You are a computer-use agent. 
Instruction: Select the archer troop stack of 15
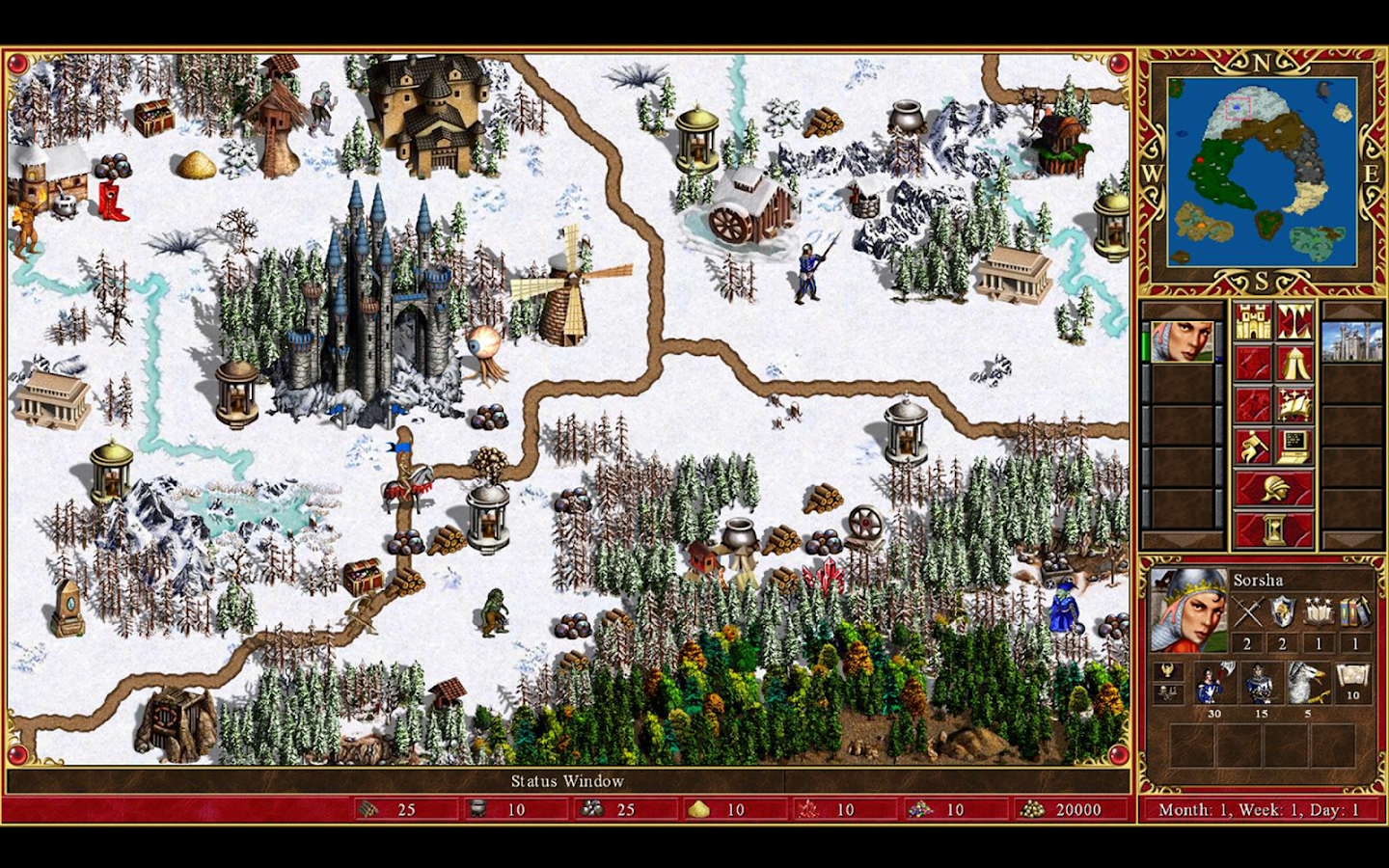[1260, 685]
